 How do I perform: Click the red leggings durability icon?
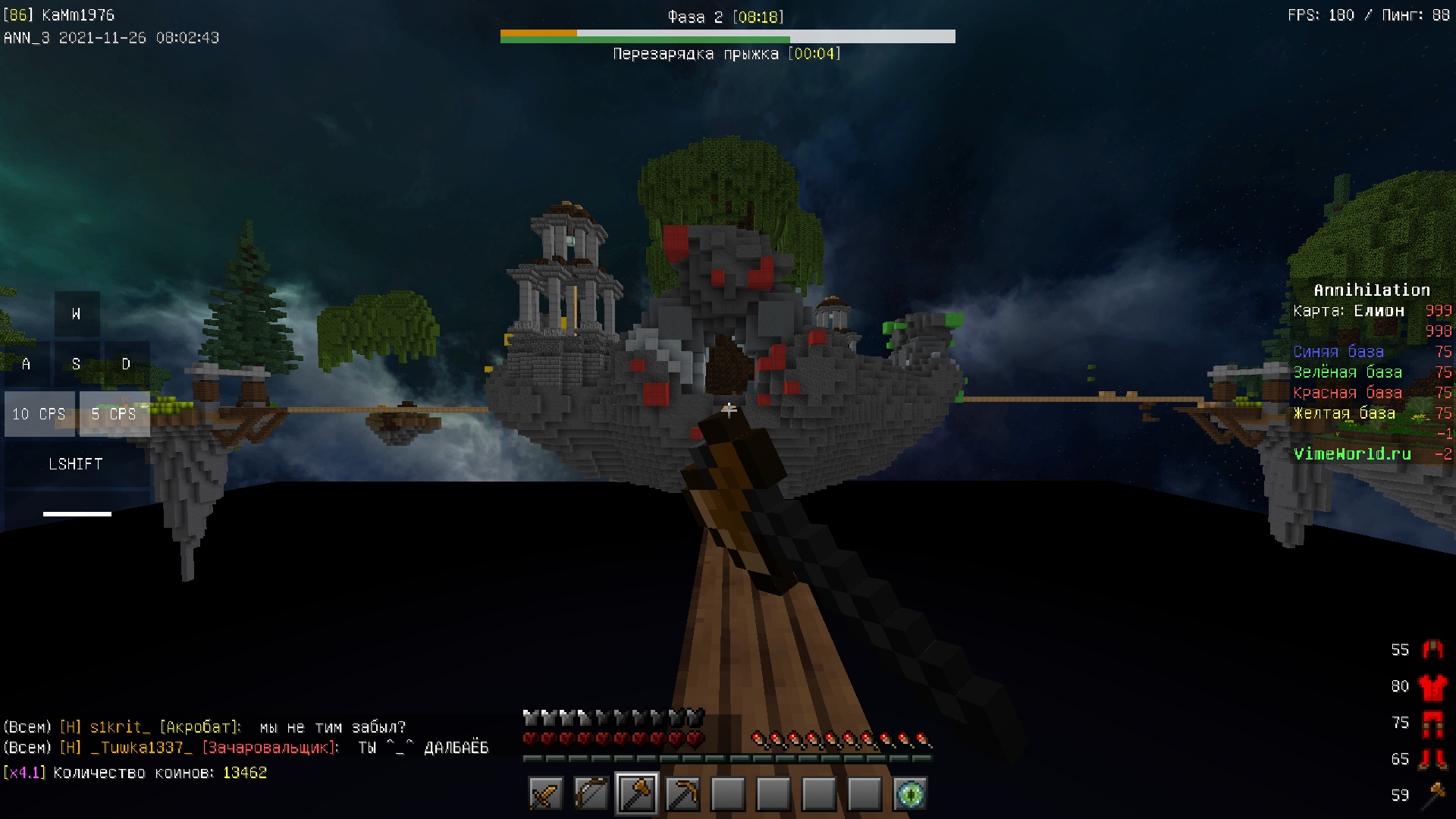[1432, 723]
